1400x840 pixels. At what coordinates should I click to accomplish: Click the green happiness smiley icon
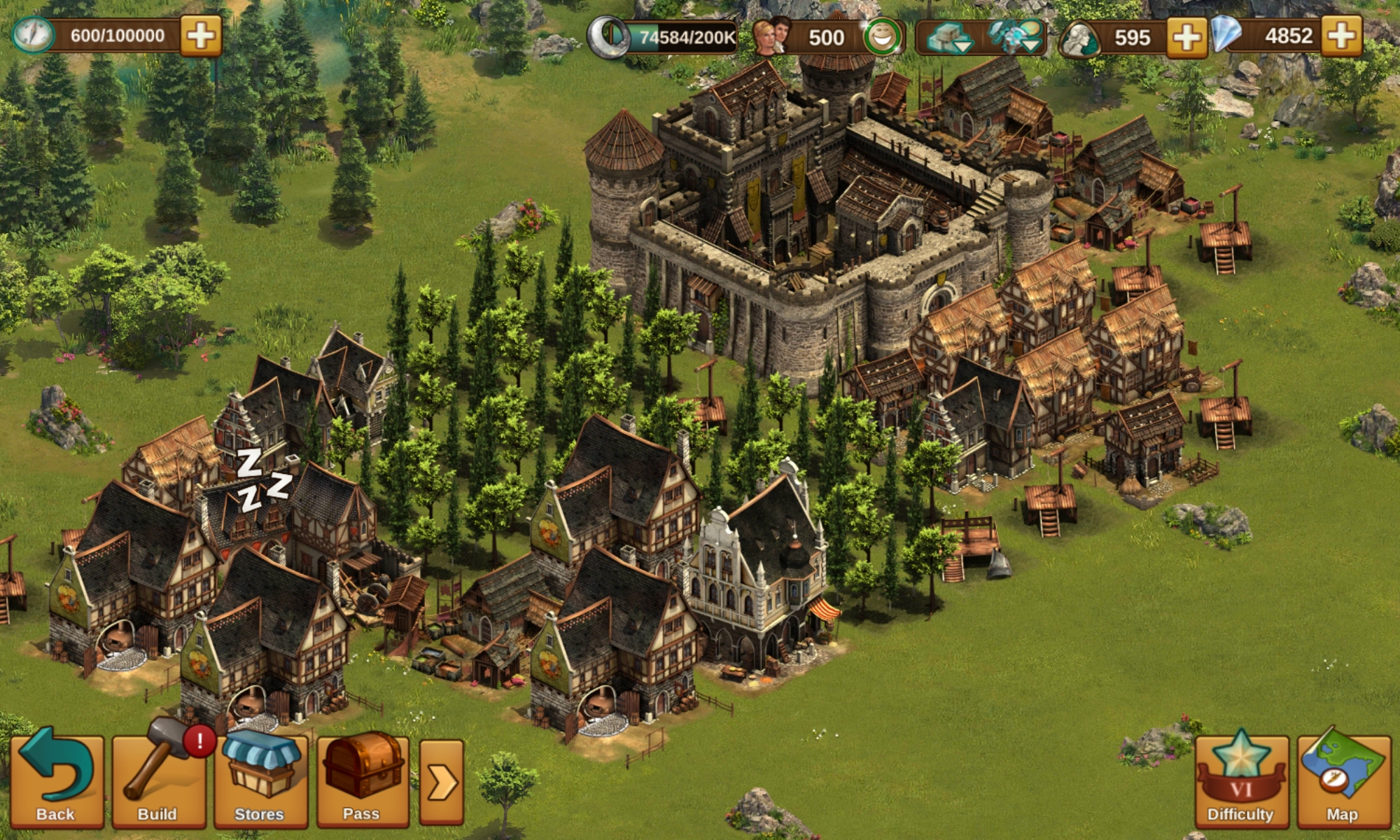point(882,38)
